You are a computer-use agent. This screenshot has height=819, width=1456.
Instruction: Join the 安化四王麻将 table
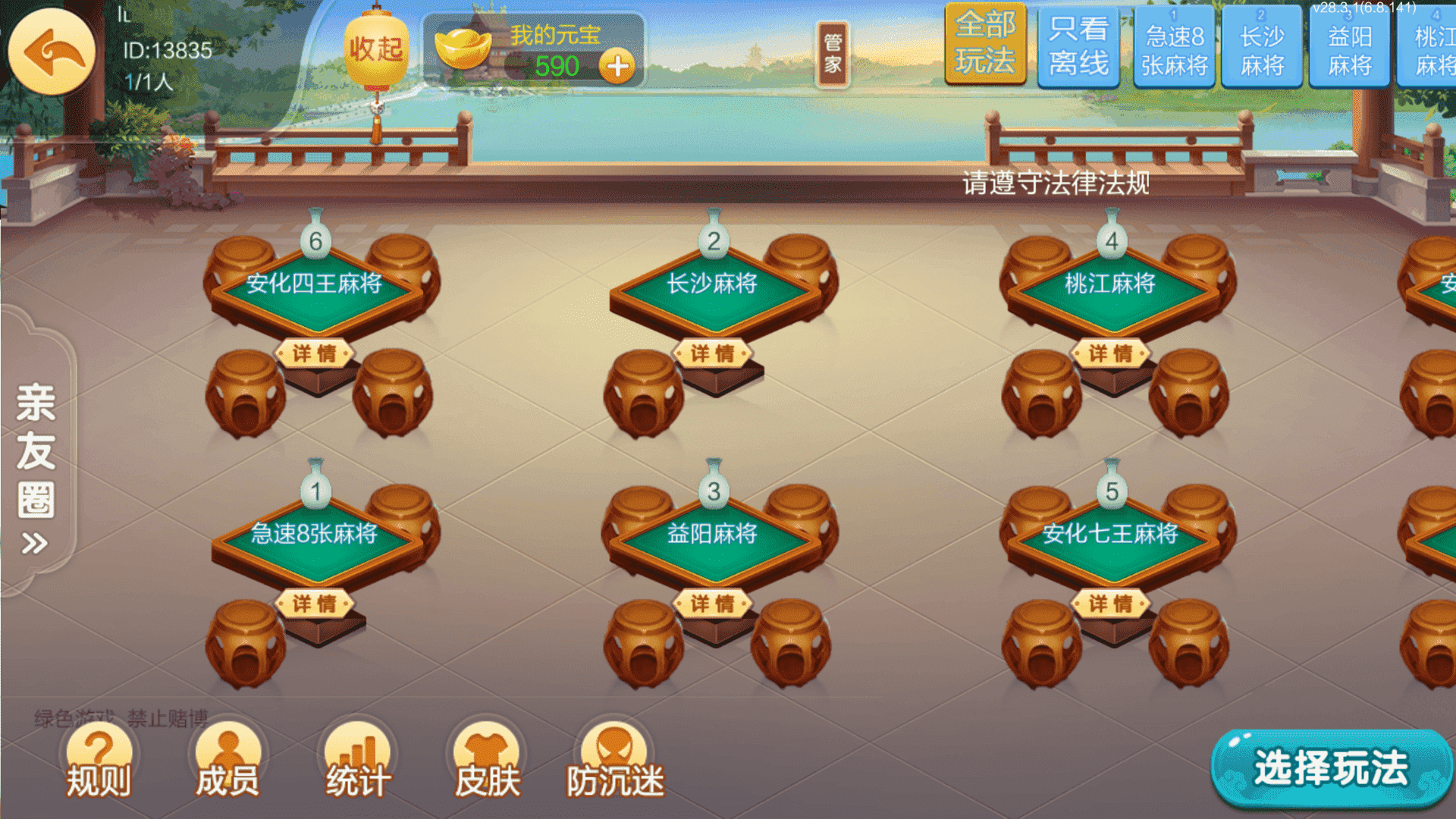pyautogui.click(x=315, y=288)
